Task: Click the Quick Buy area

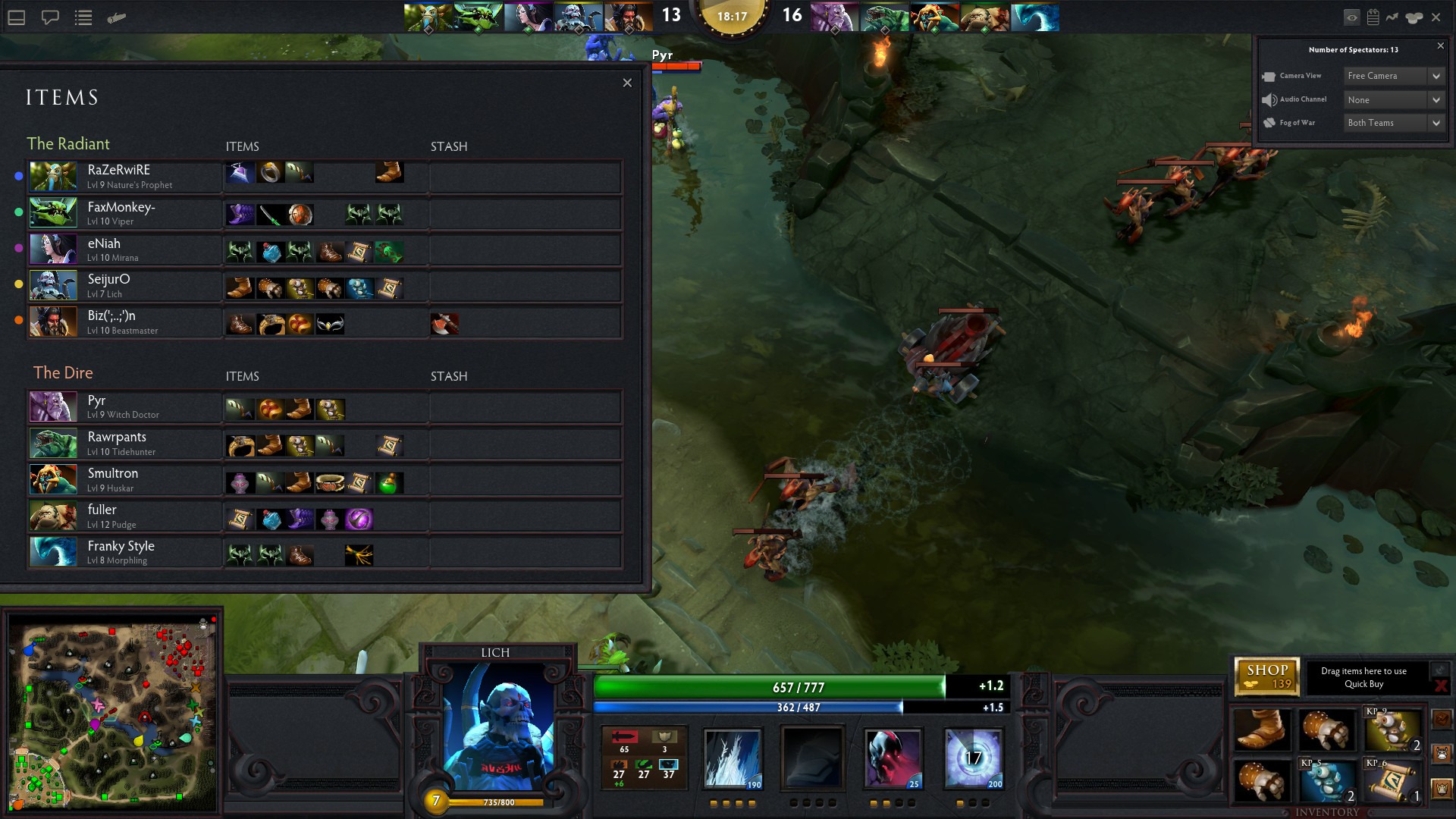Action: click(x=1363, y=677)
